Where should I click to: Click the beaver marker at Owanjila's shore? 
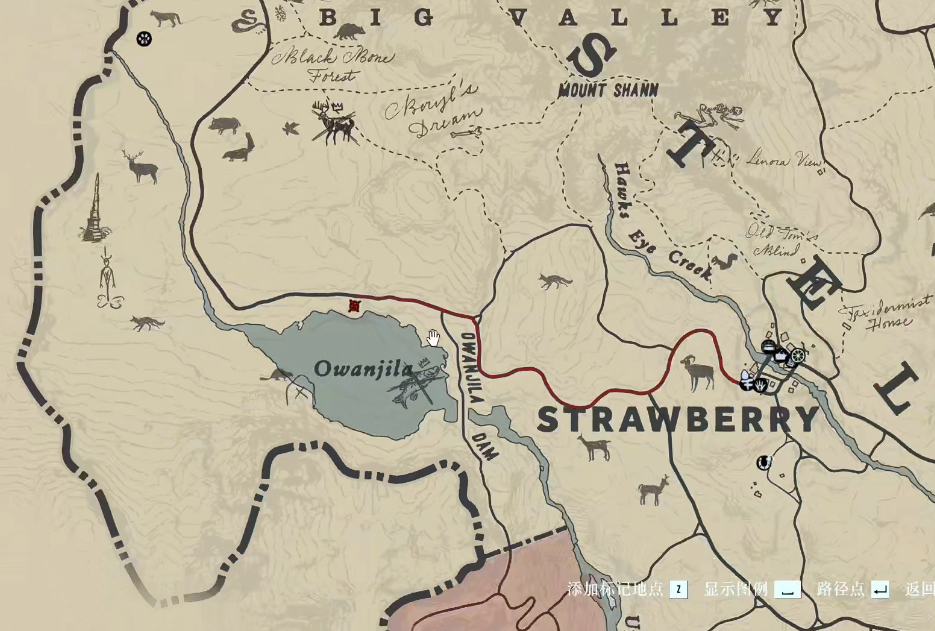point(279,376)
